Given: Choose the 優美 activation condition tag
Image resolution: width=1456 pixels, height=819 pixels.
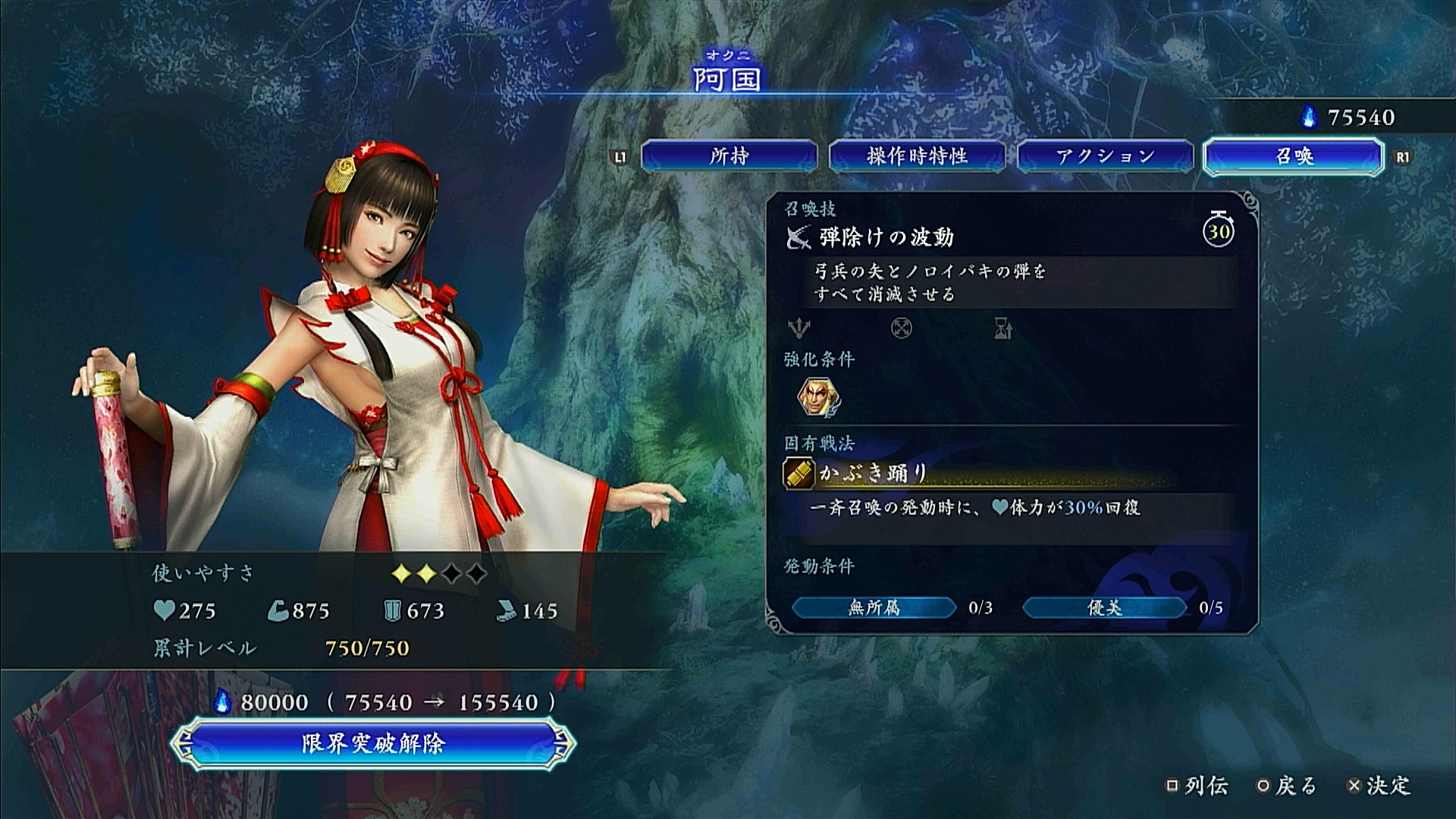Looking at the screenshot, I should (x=1104, y=607).
